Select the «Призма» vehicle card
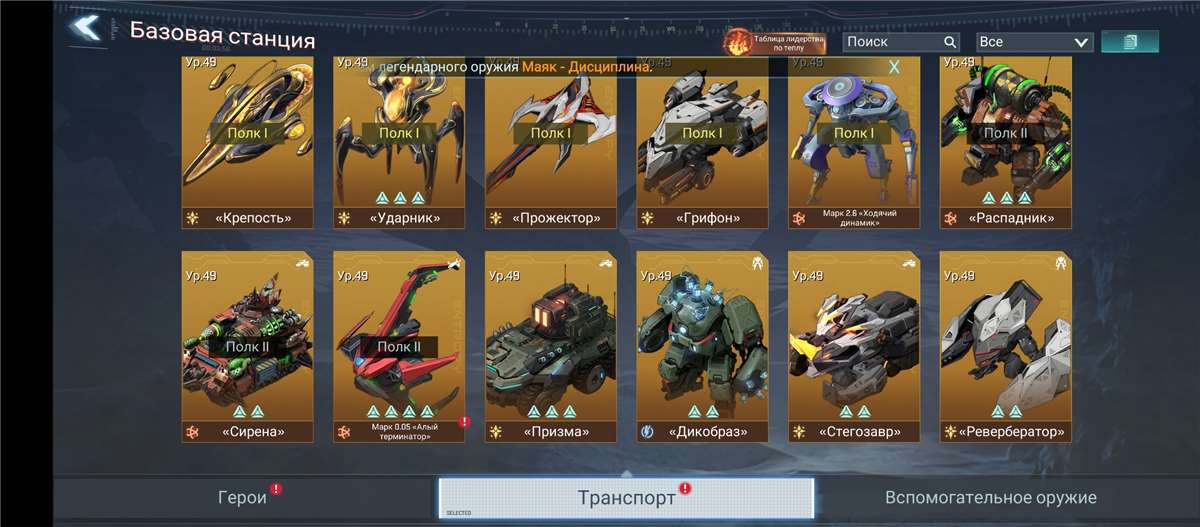 (x=551, y=346)
